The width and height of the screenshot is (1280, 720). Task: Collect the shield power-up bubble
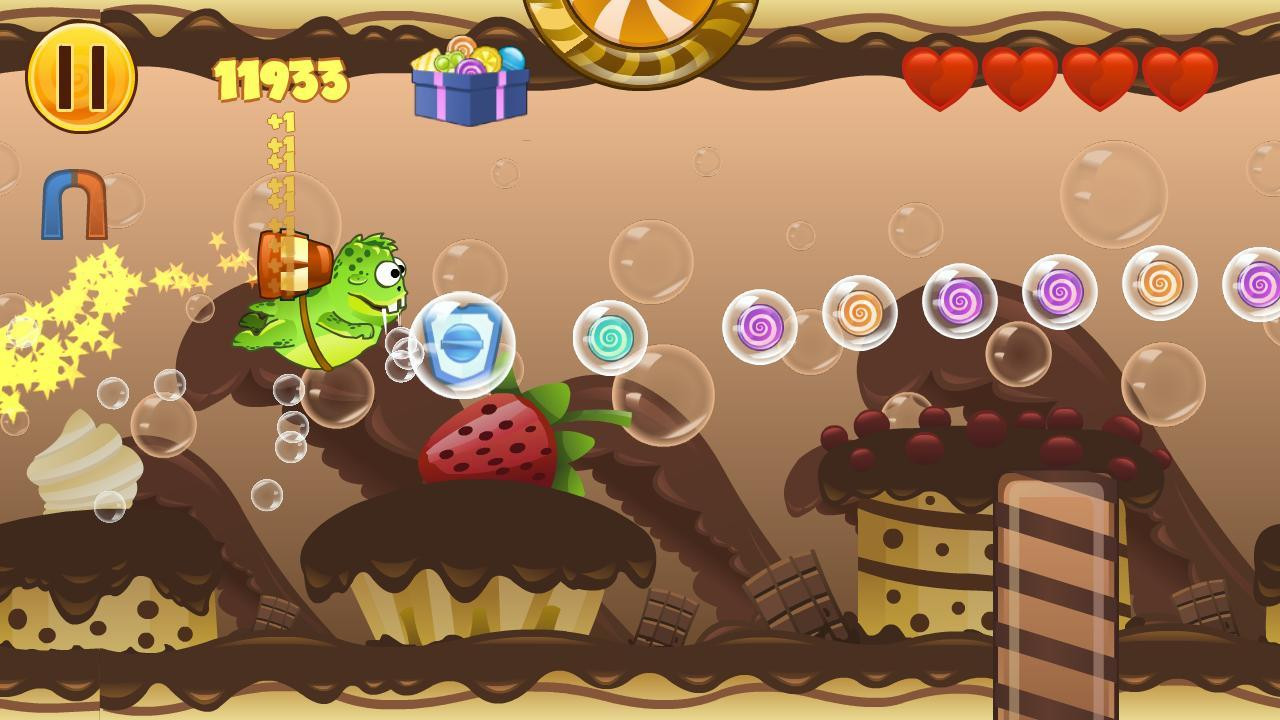pyautogui.click(x=462, y=345)
